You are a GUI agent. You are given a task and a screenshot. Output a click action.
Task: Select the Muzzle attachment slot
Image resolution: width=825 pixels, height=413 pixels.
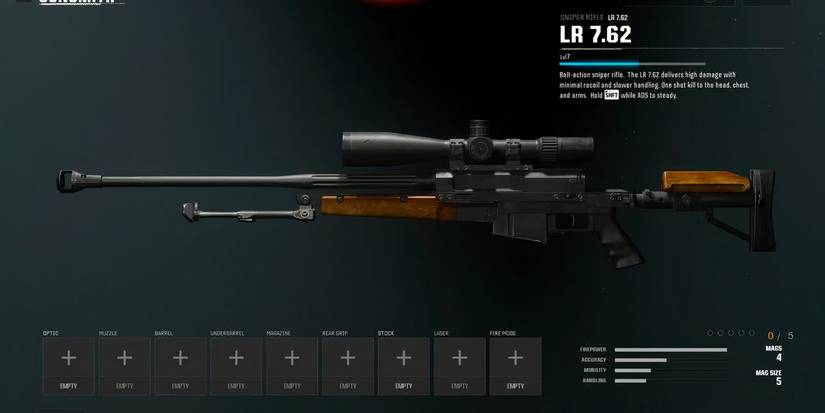[124, 365]
